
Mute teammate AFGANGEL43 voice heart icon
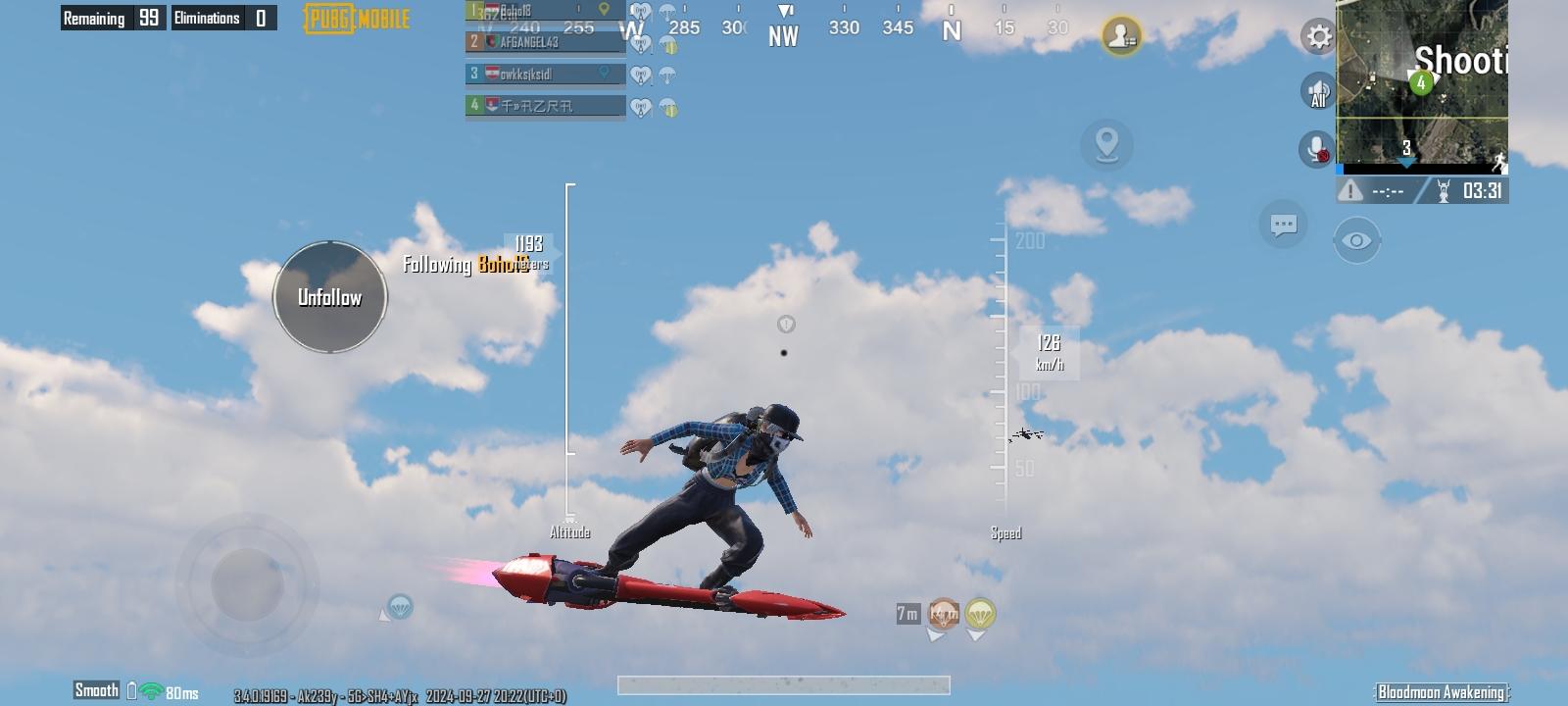[639, 43]
